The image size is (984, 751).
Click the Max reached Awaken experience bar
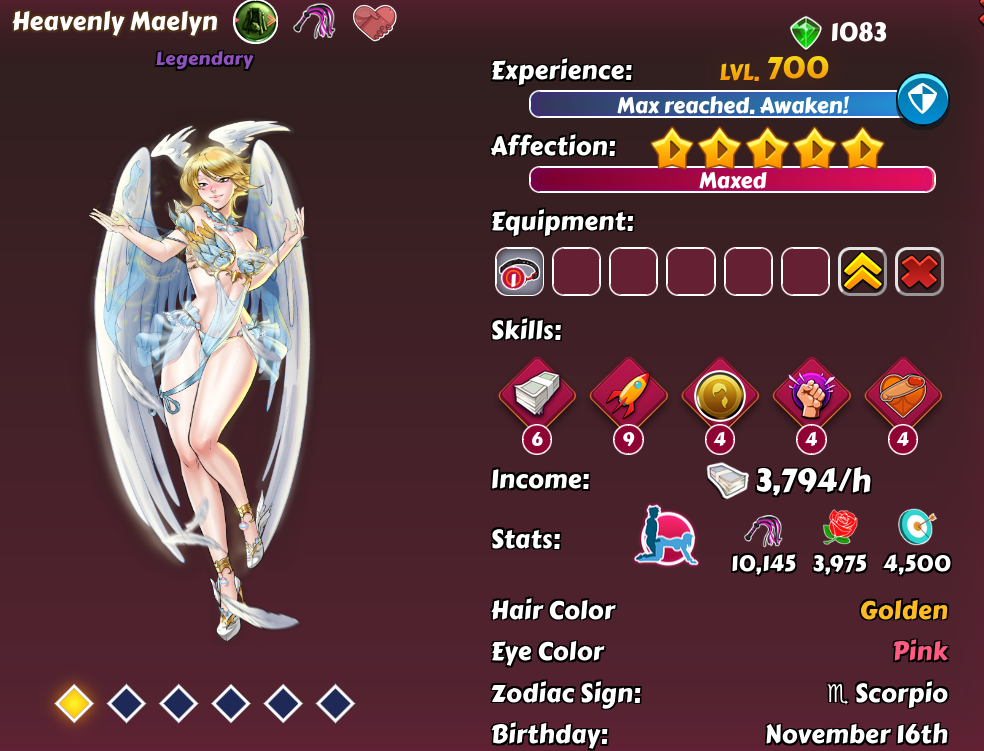(x=715, y=105)
